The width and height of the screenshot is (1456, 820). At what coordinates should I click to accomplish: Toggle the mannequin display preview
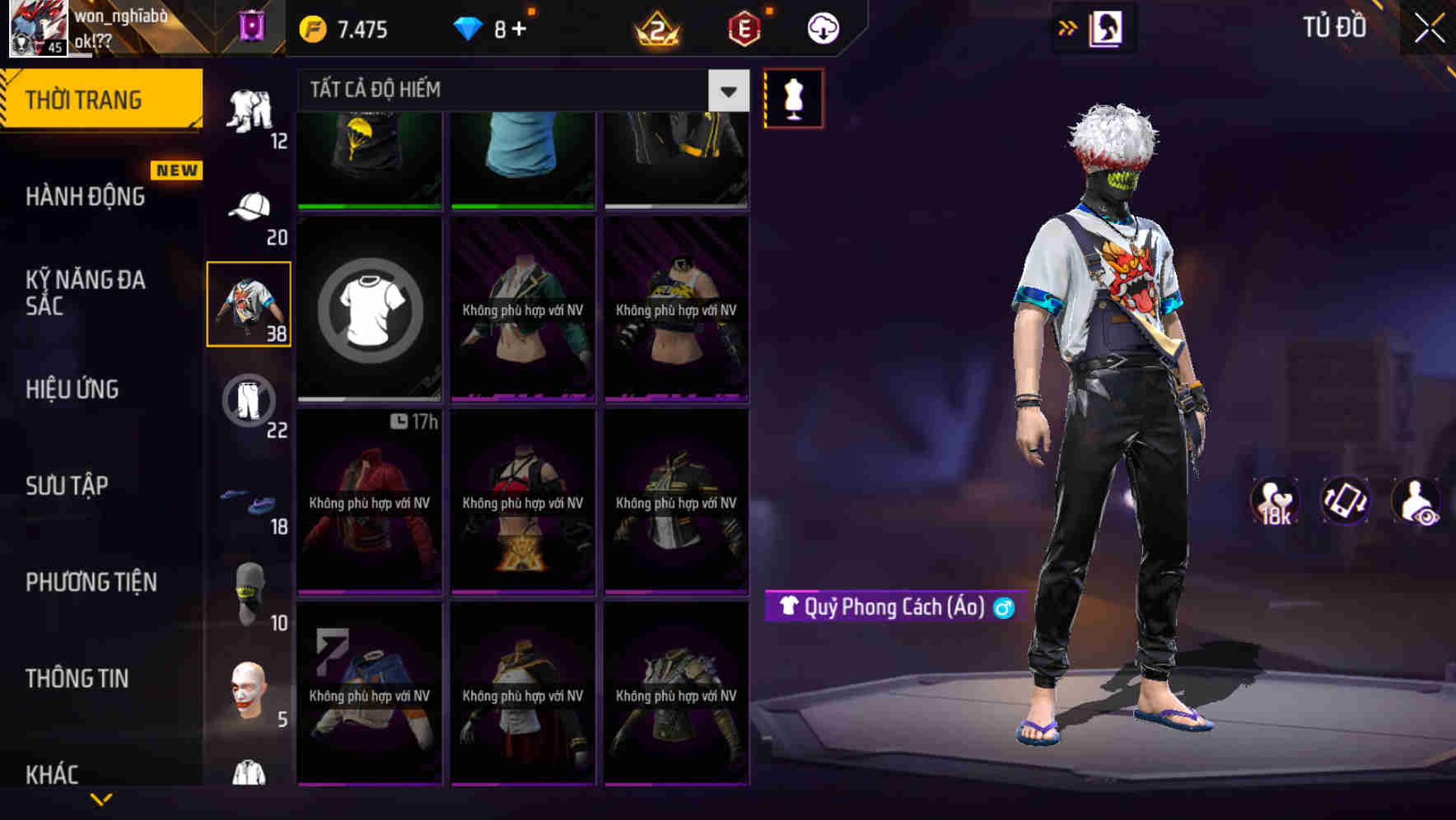point(793,97)
